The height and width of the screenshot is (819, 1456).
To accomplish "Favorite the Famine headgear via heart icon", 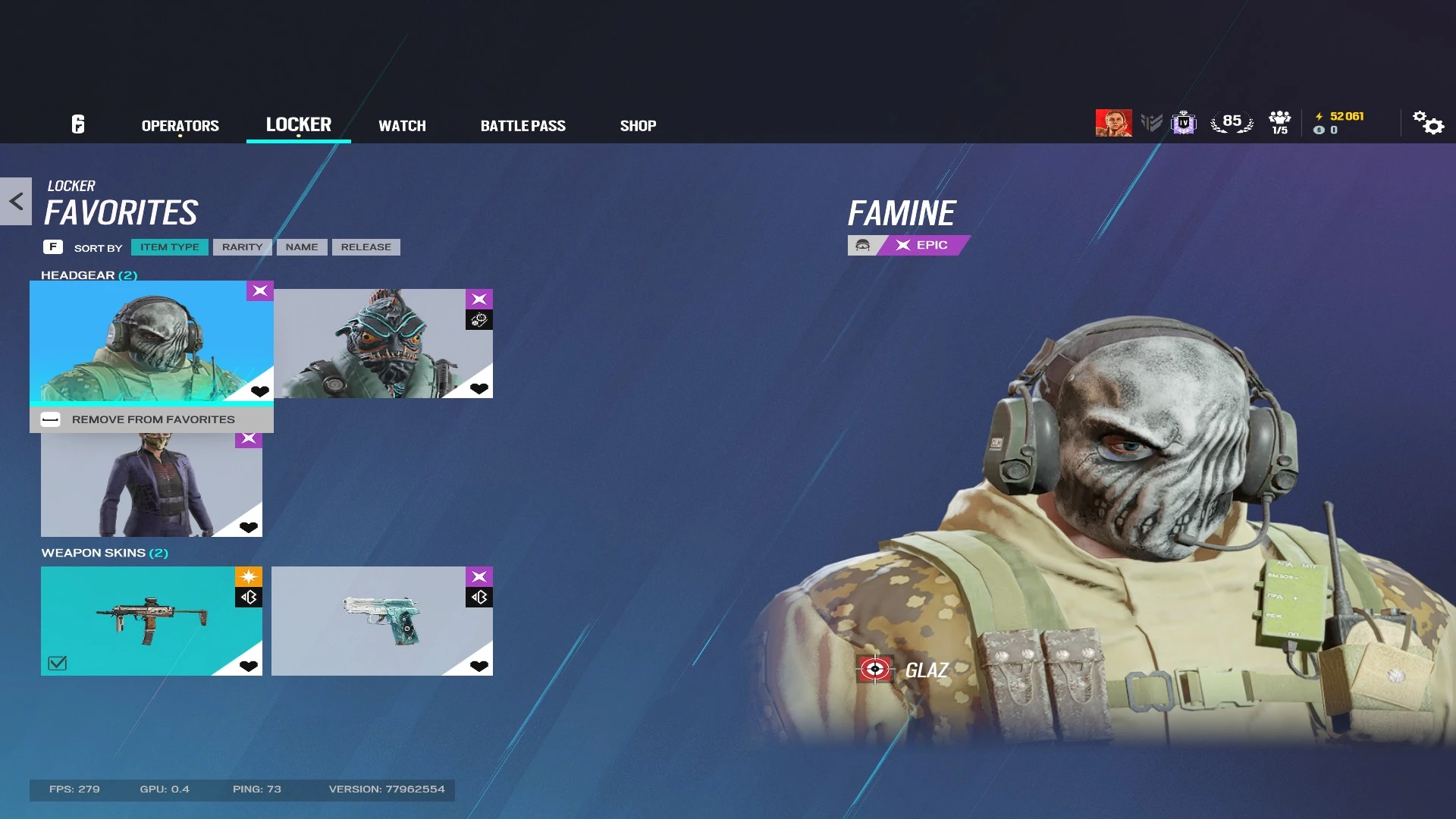I will point(261,391).
